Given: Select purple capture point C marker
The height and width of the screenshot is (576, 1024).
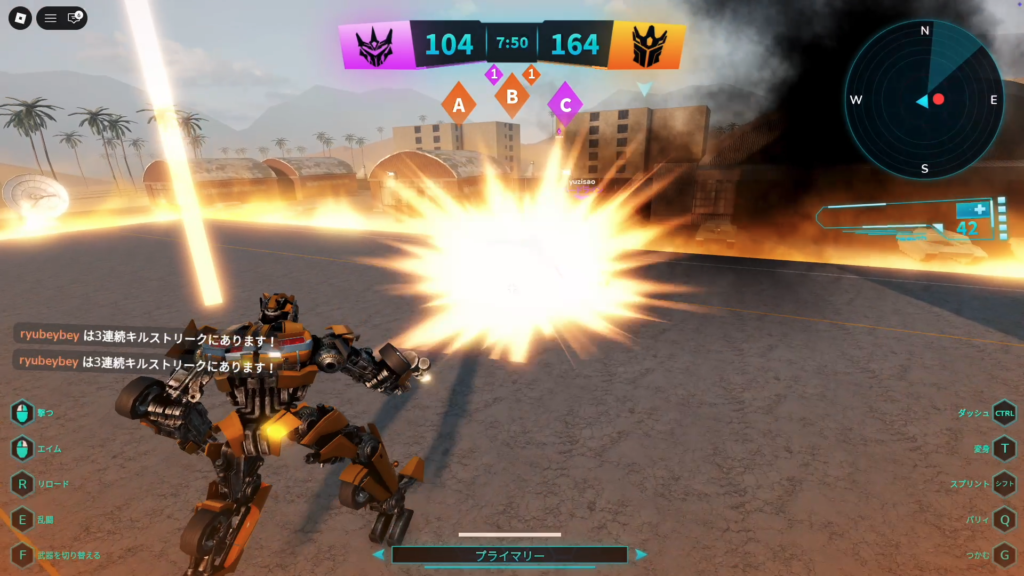Looking at the screenshot, I should coord(566,103).
